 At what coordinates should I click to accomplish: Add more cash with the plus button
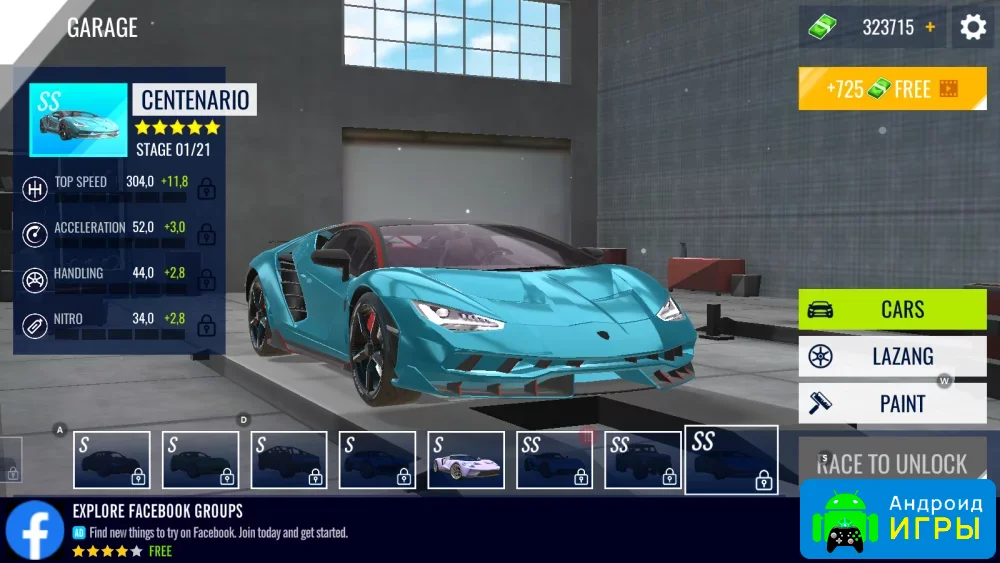pyautogui.click(x=930, y=27)
